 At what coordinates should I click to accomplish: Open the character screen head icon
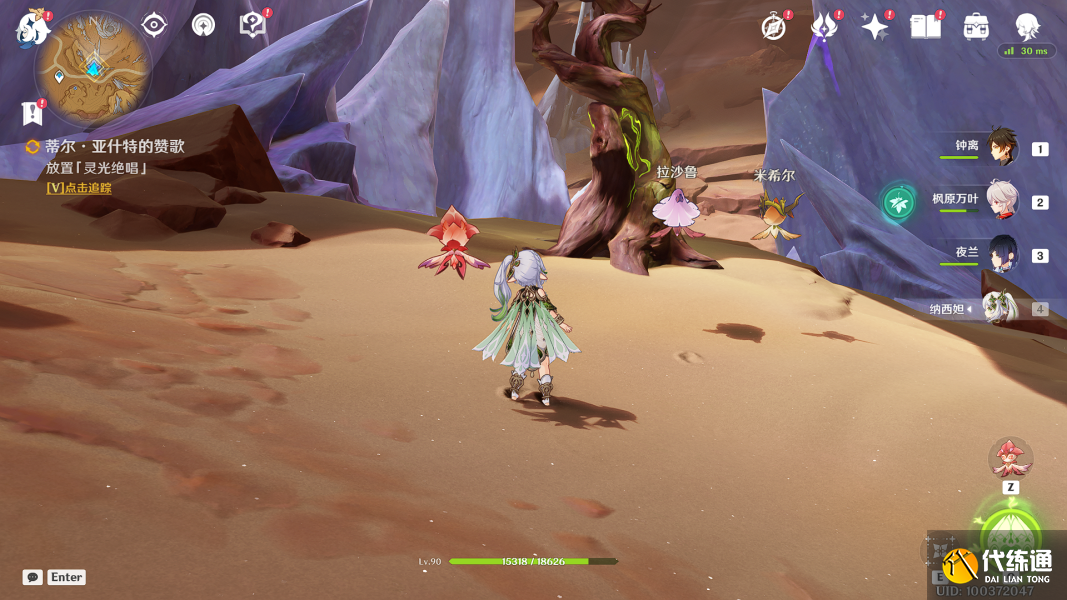click(x=1027, y=27)
